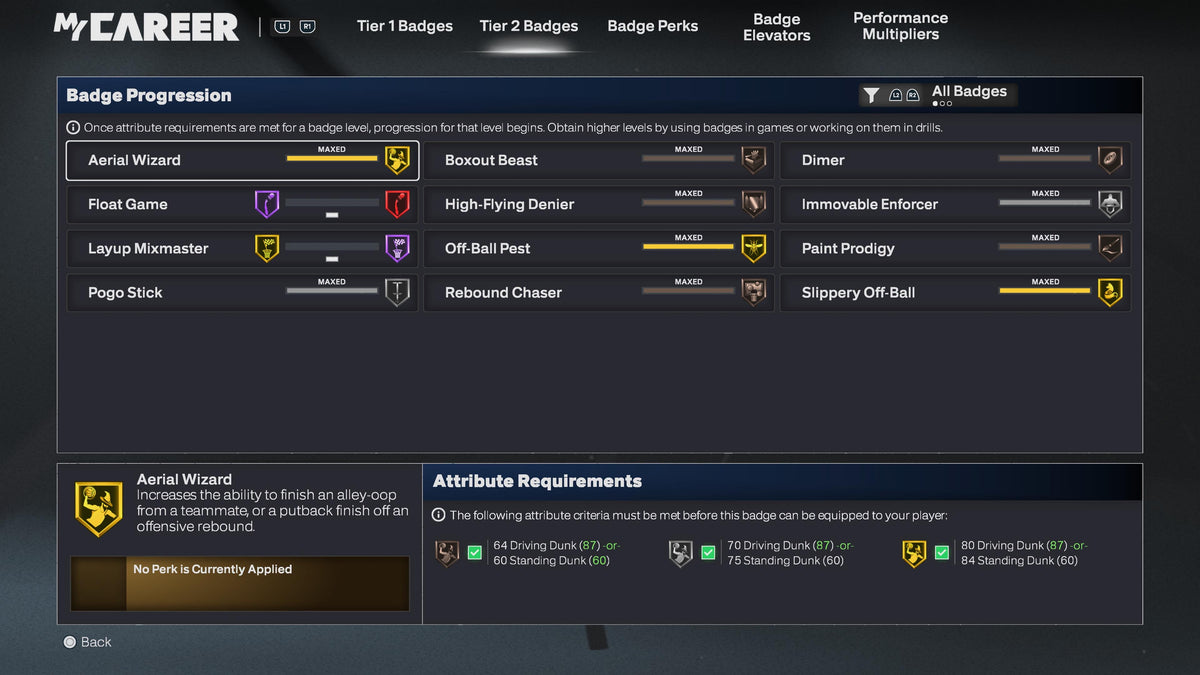1200x675 pixels.
Task: Select the Paint Prodigy badge row
Action: click(x=955, y=248)
